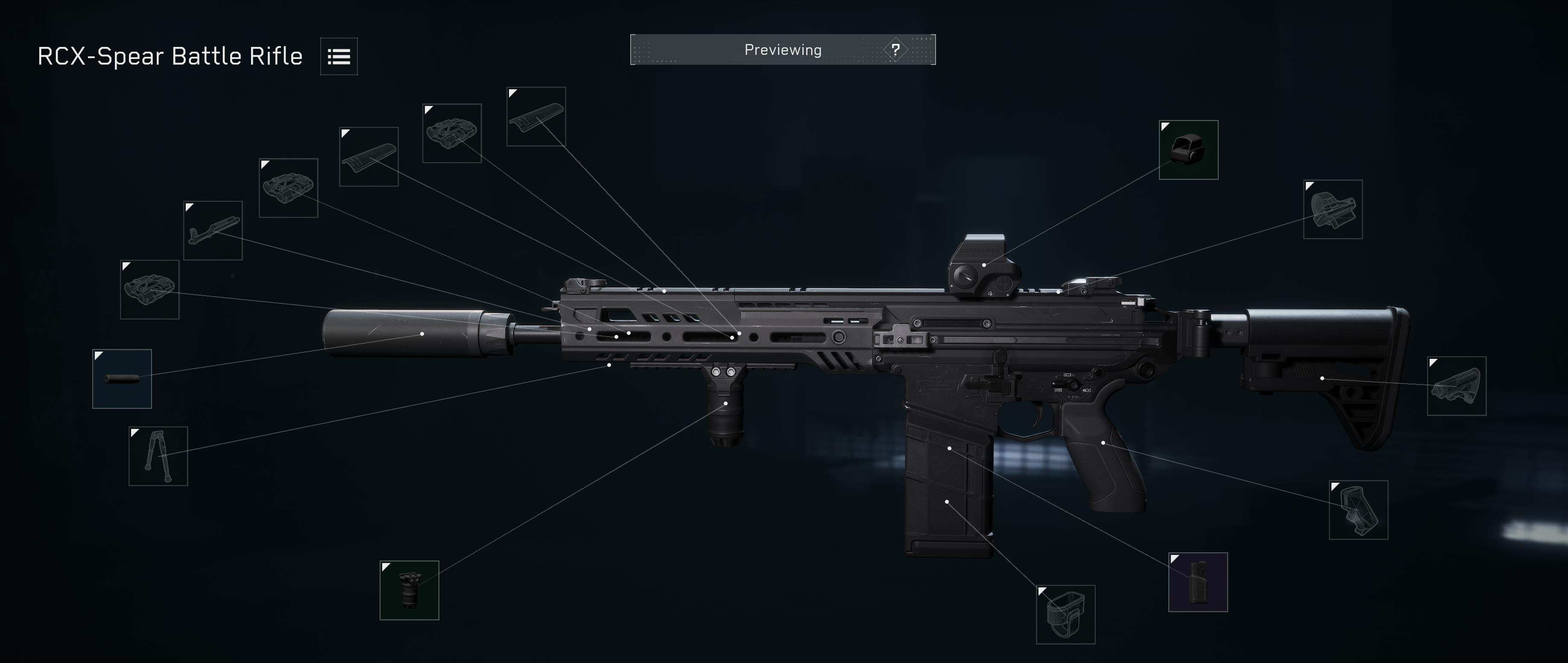Select the pistol grip slot
Image resolution: width=1568 pixels, height=663 pixels.
pyautogui.click(x=1358, y=510)
